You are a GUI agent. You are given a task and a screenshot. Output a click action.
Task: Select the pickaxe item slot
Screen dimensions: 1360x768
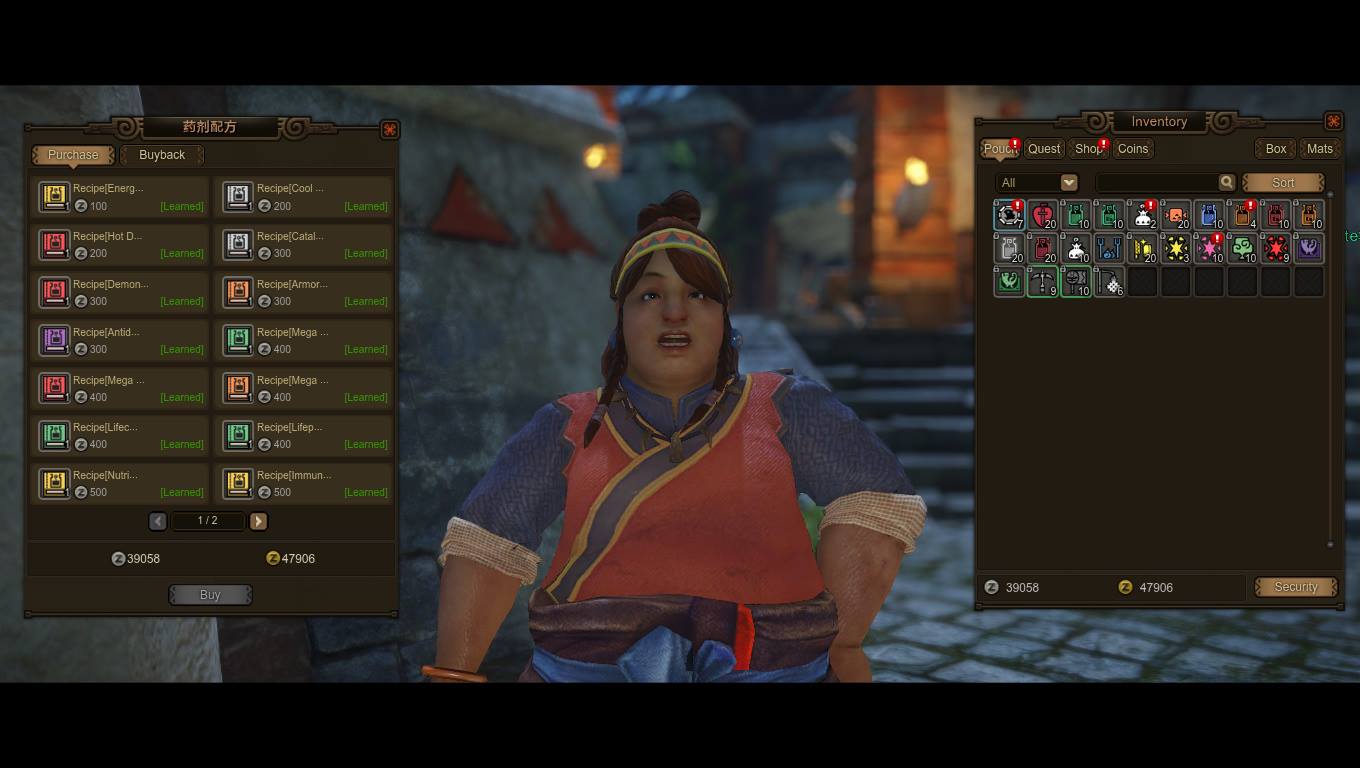pos(1042,282)
